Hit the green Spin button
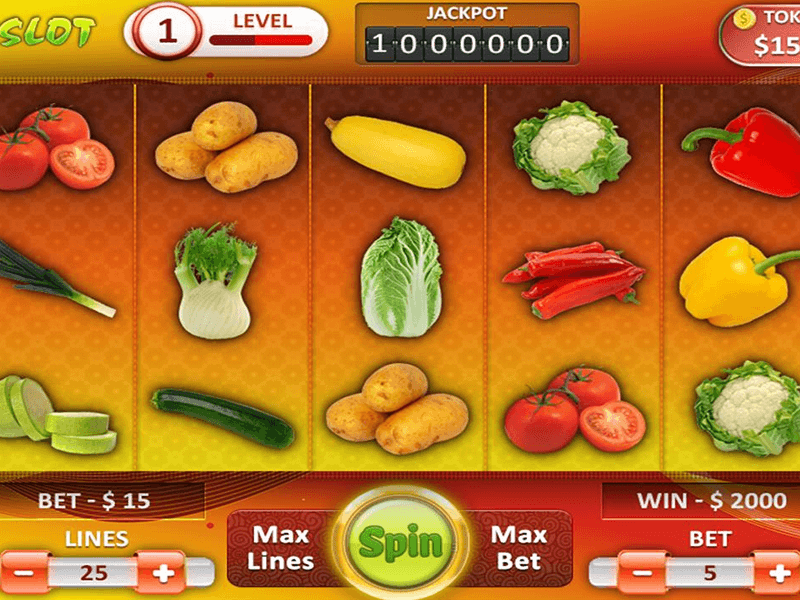 400,543
